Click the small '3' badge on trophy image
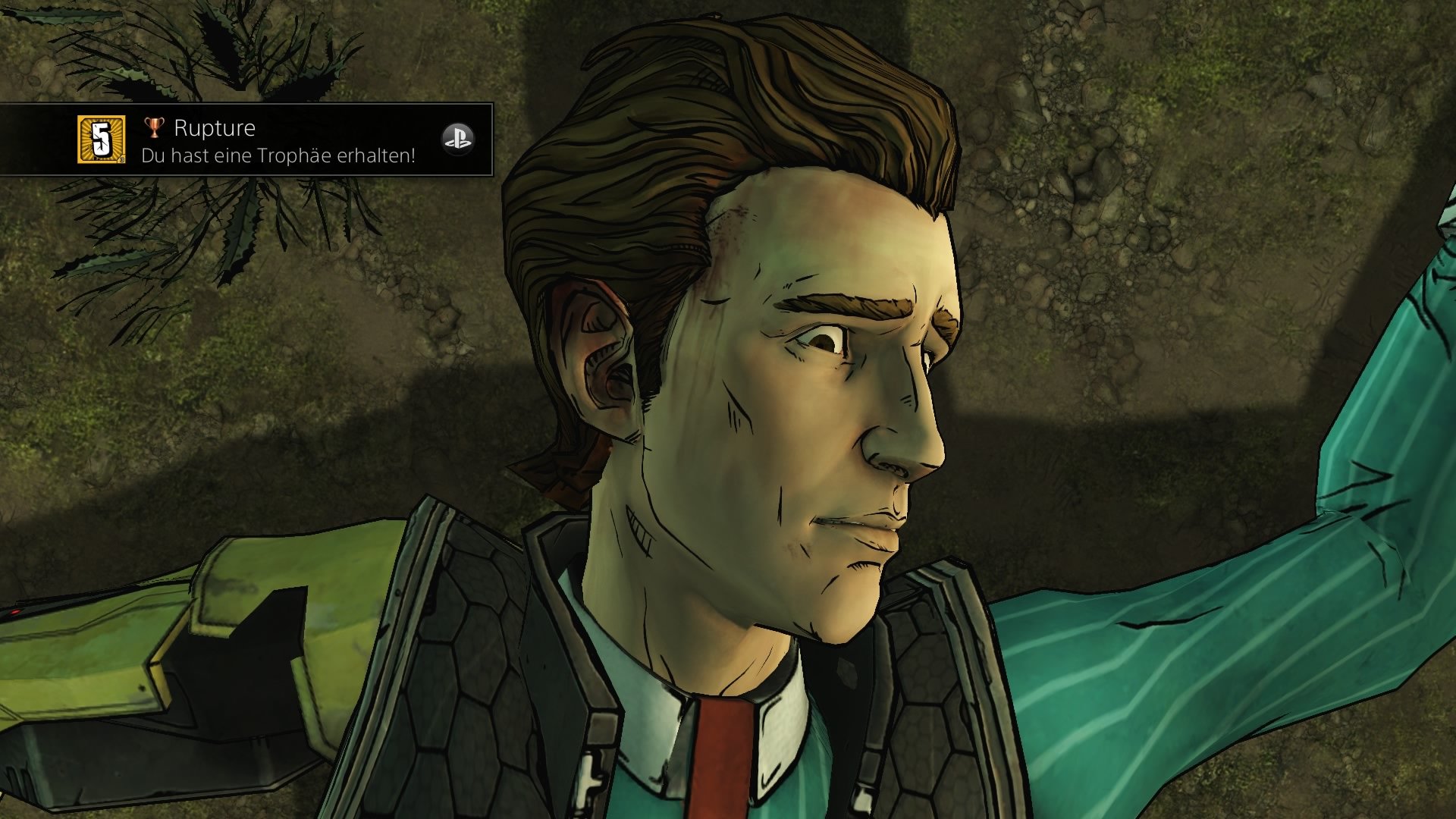Screen dimensions: 1456x819 [122, 160]
